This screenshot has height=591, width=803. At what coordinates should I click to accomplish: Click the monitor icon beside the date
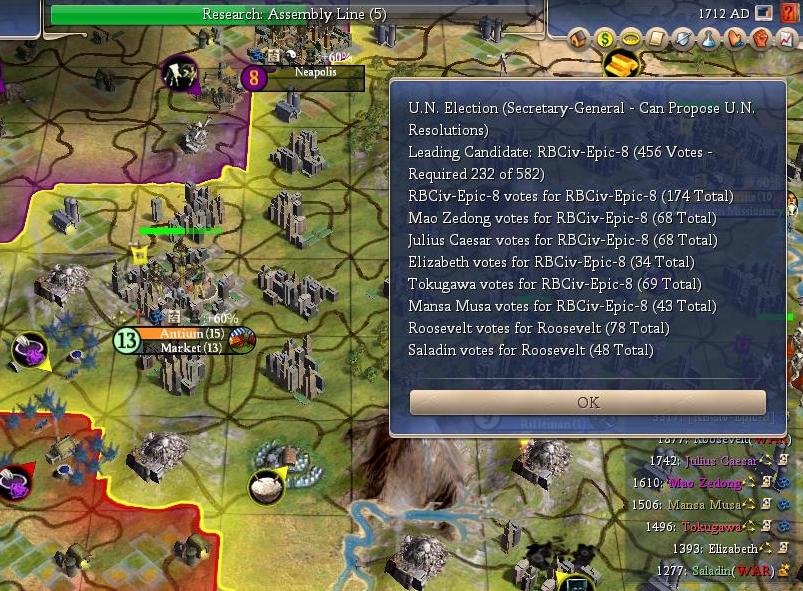click(x=764, y=13)
